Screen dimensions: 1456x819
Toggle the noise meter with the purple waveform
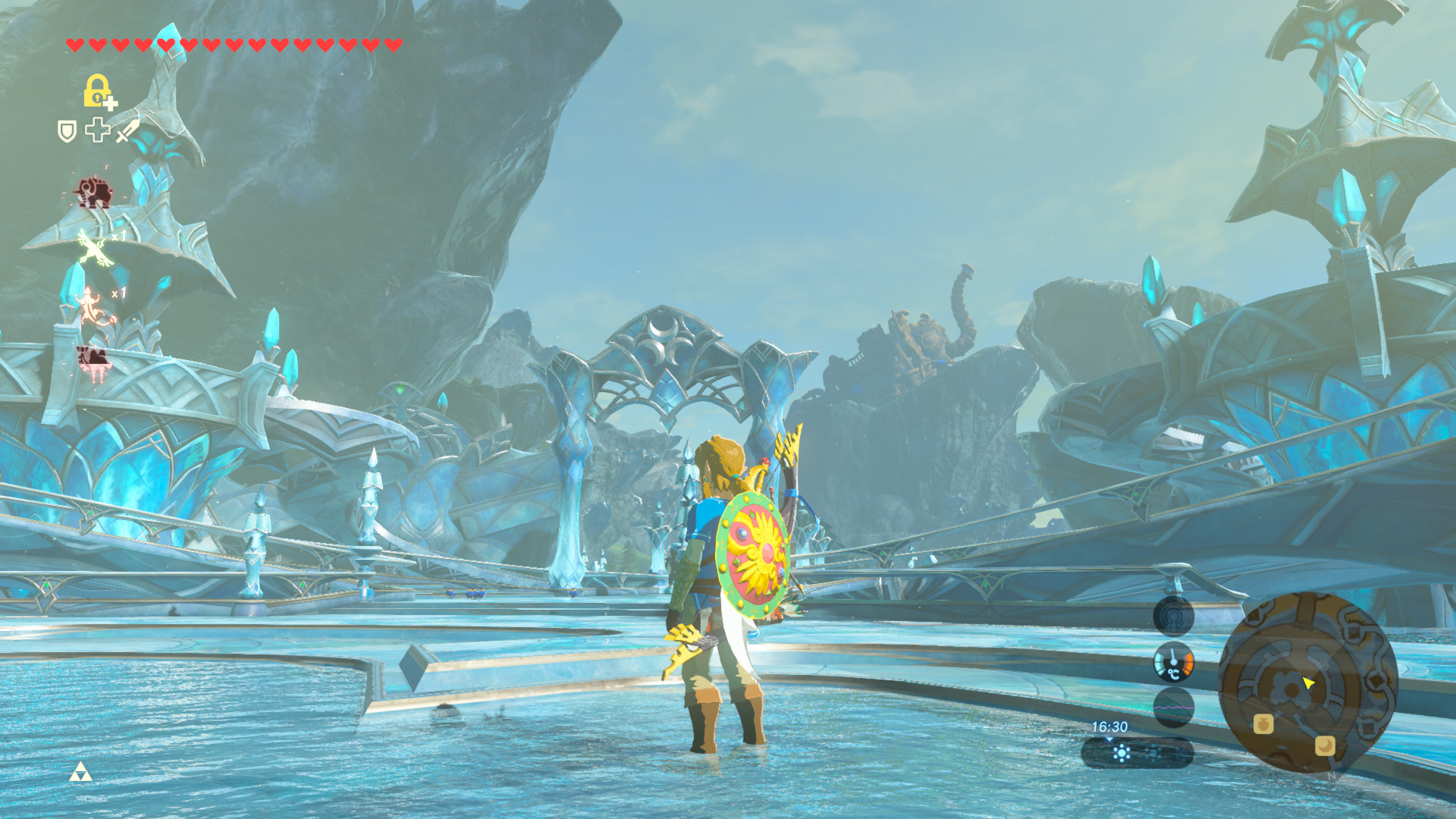1174,708
